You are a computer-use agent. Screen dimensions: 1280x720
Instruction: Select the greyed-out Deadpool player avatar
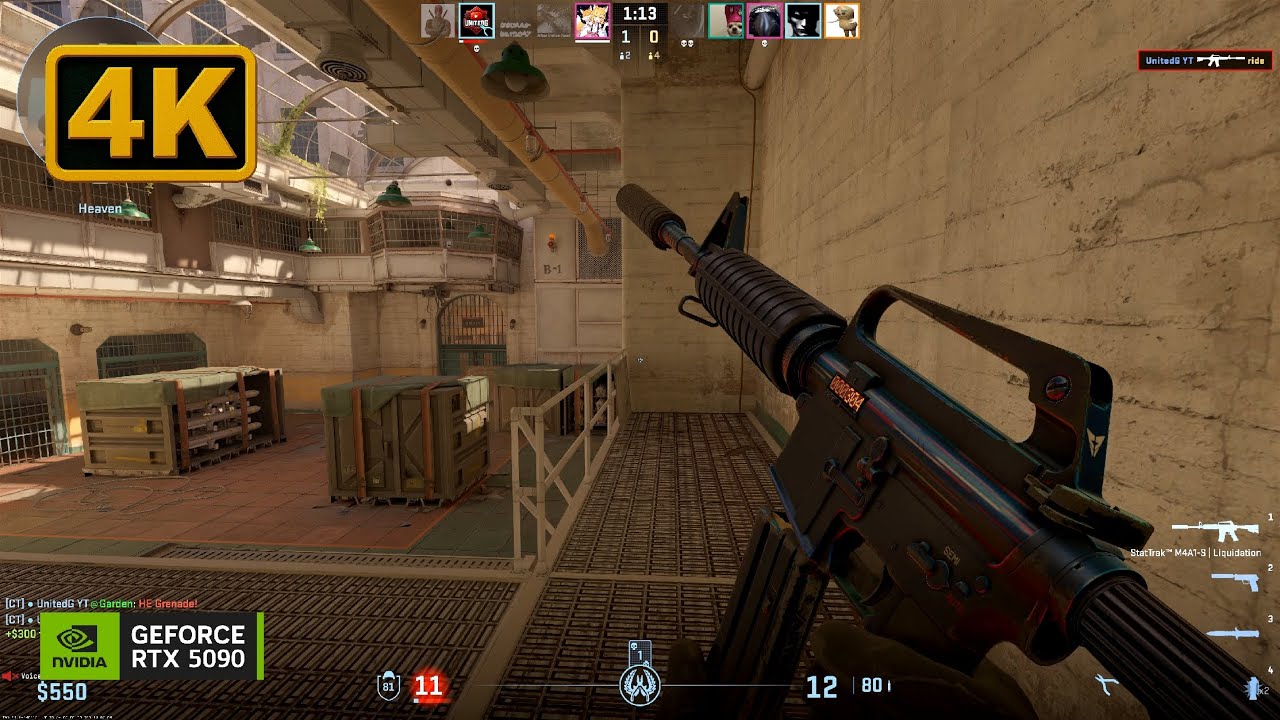point(437,20)
